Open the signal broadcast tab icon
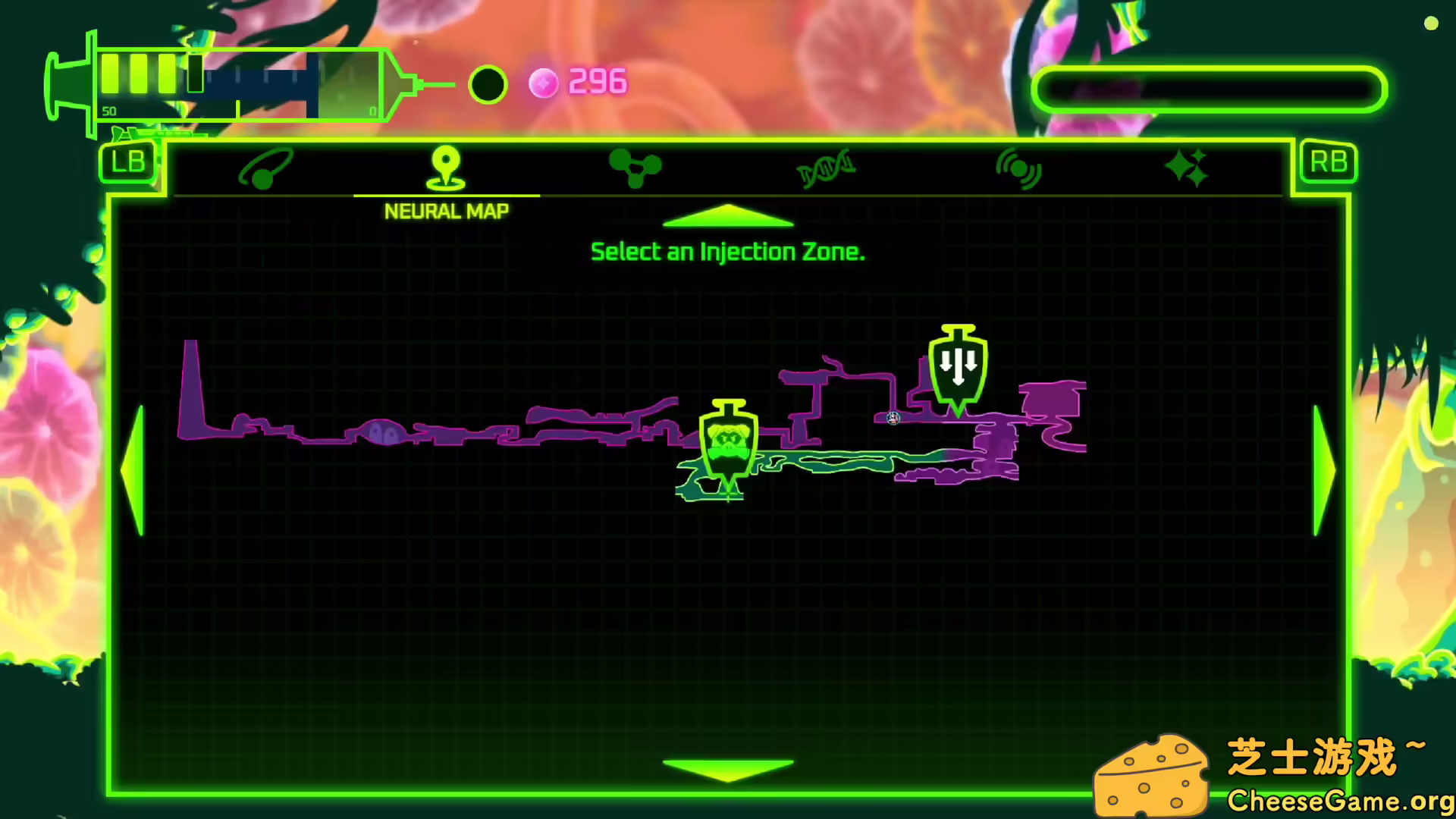 click(1018, 168)
